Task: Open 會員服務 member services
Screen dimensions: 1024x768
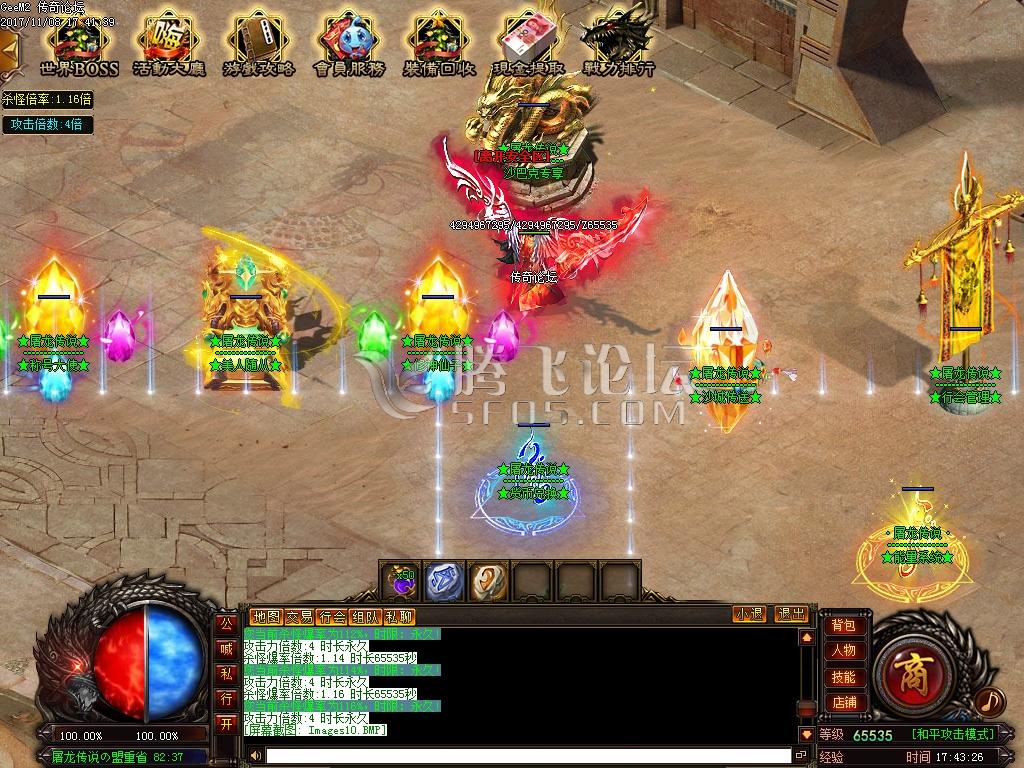Action: [349, 45]
